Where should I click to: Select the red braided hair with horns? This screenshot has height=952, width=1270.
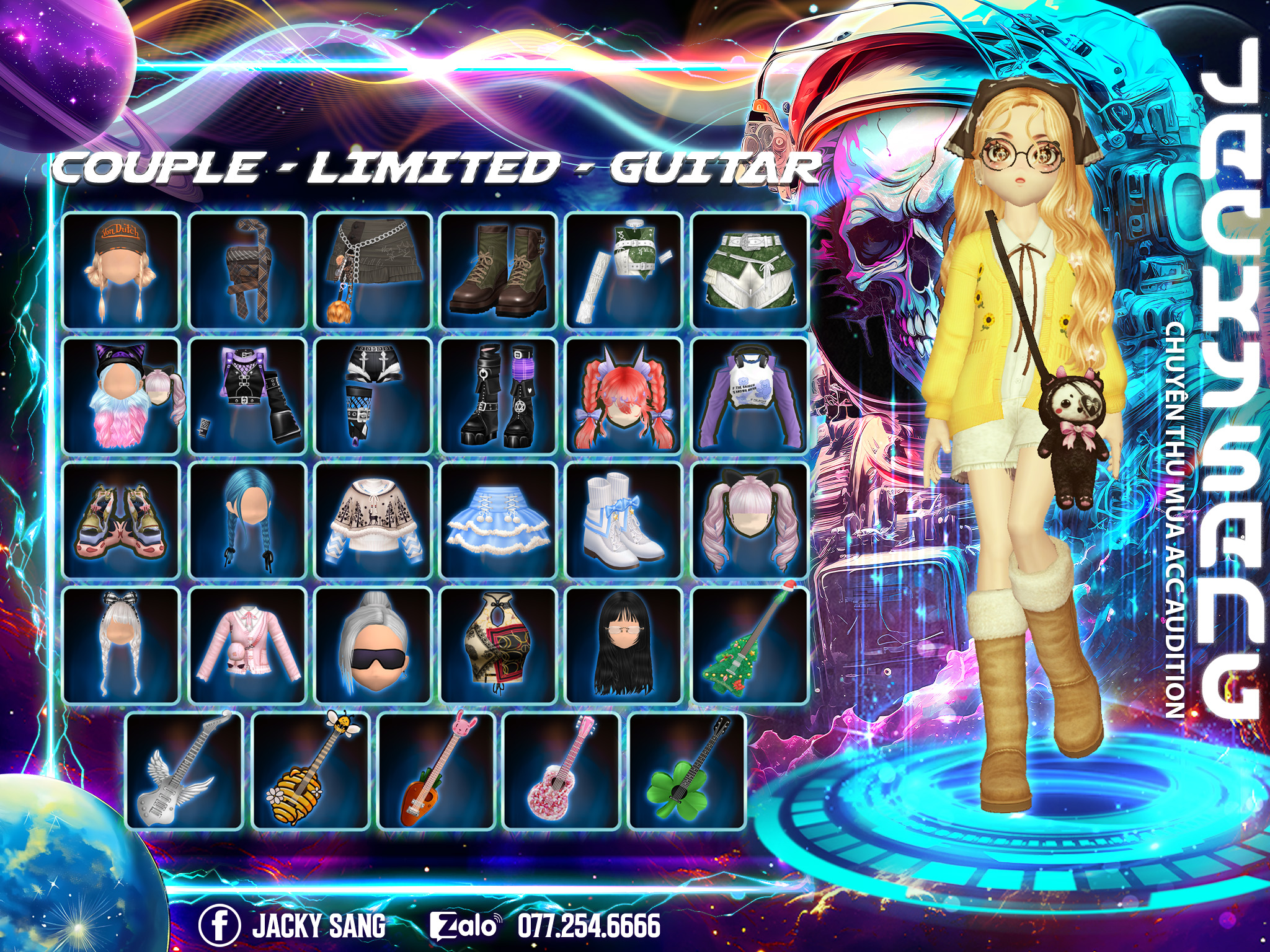tap(624, 395)
